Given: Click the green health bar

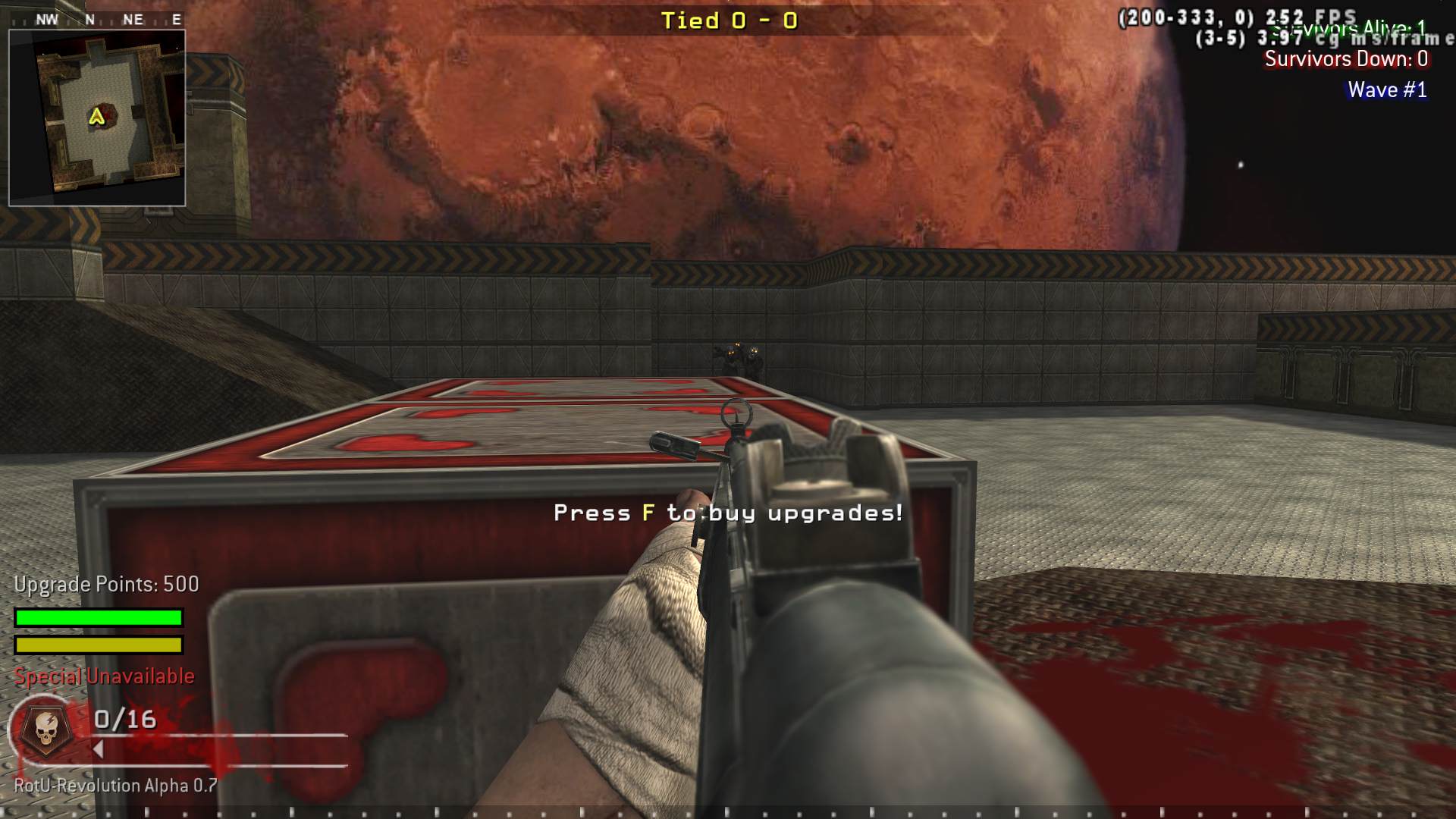Looking at the screenshot, I should click(x=97, y=617).
